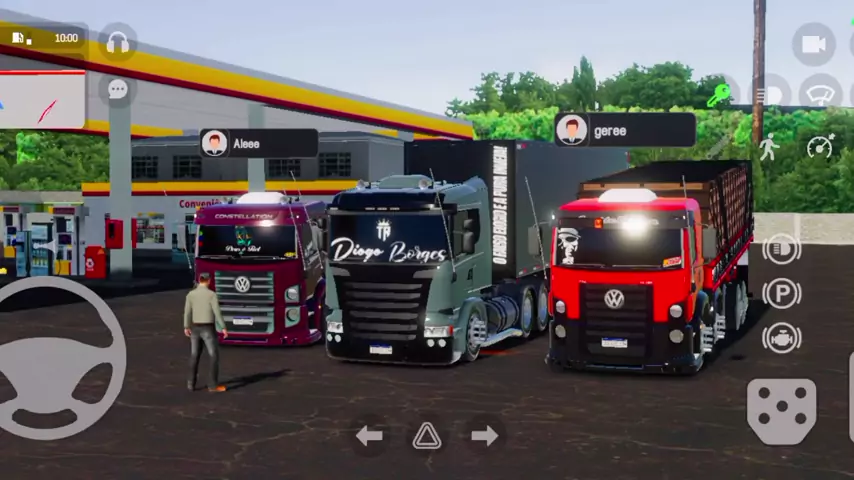This screenshot has width=854, height=480.
Task: Toggle the headlights button
Action: coord(781,248)
